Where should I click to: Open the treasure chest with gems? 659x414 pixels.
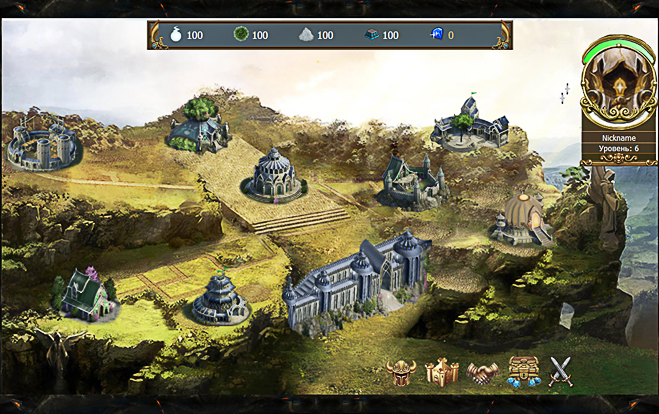pos(523,372)
